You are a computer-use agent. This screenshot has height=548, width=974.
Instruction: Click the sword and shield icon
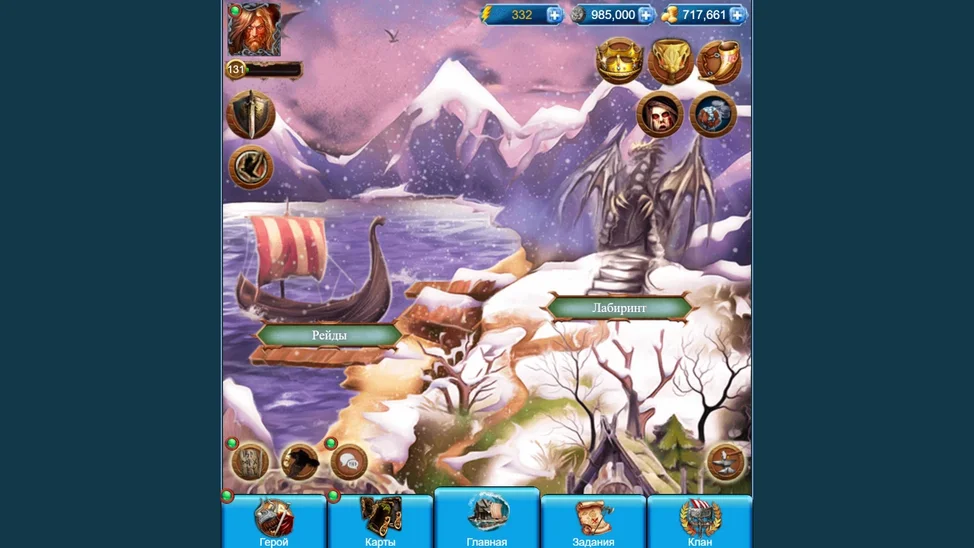pyautogui.click(x=250, y=115)
